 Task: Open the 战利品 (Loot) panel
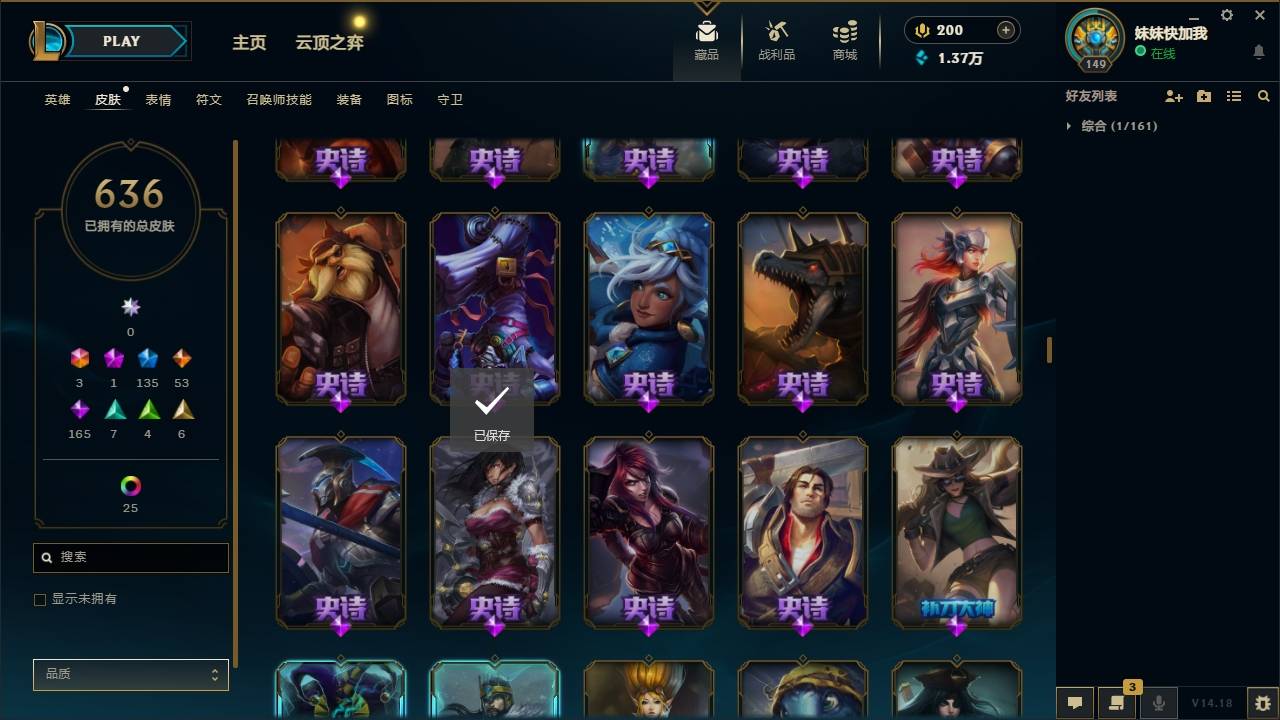[777, 40]
